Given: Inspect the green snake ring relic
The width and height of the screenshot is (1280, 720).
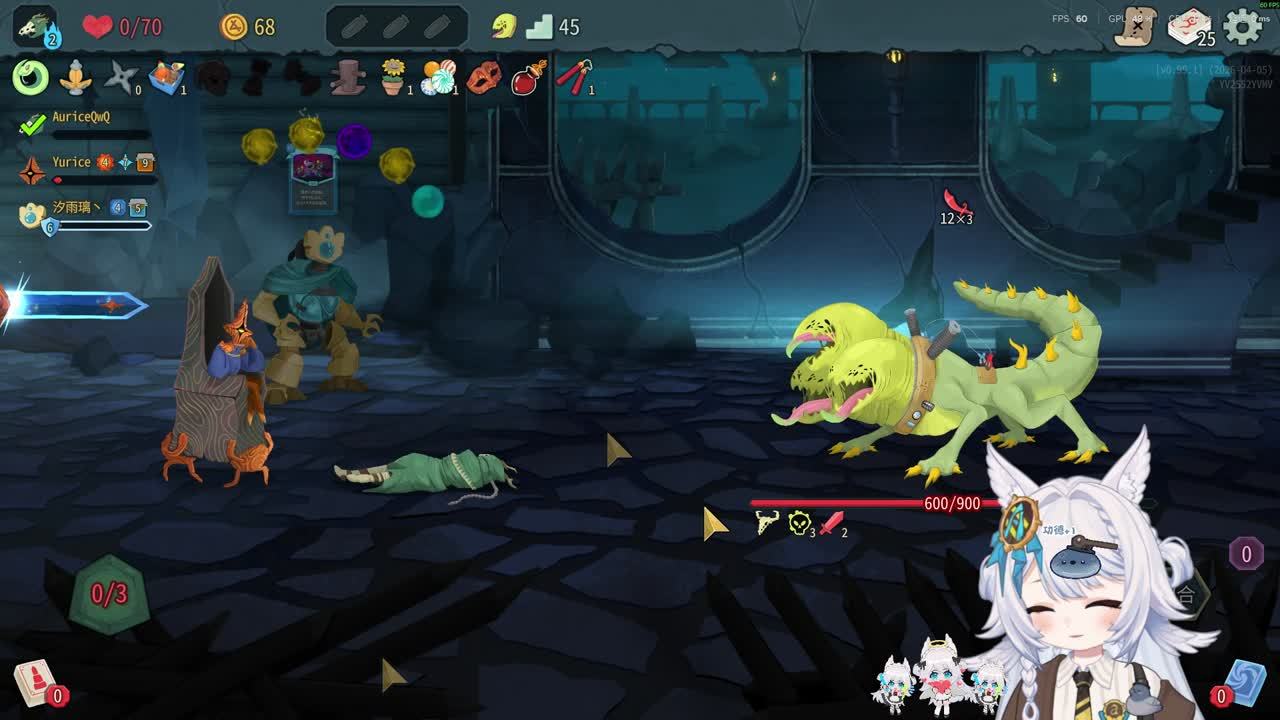Looking at the screenshot, I should [x=30, y=77].
